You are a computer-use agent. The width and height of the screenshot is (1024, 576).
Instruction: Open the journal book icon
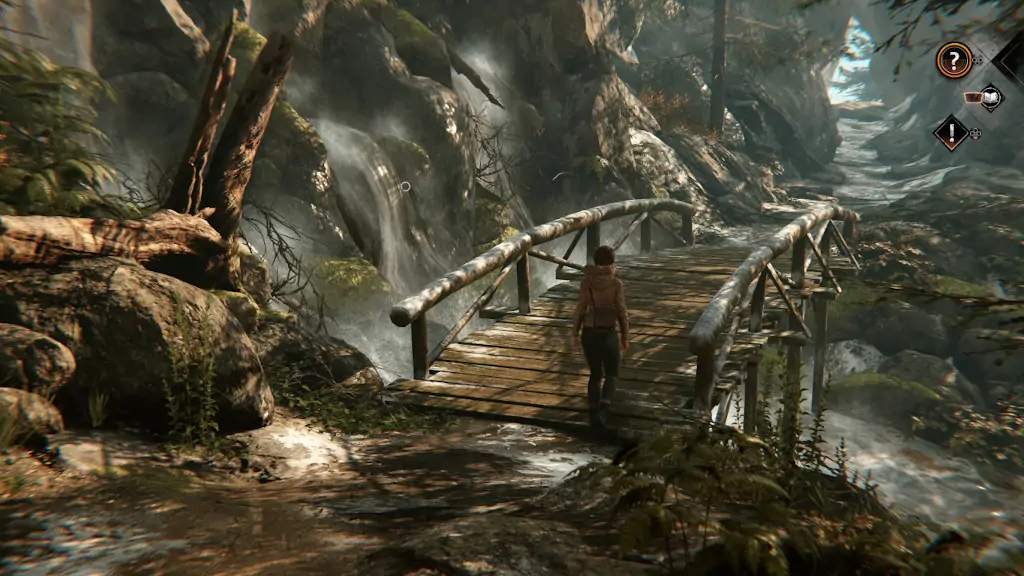(x=989, y=97)
